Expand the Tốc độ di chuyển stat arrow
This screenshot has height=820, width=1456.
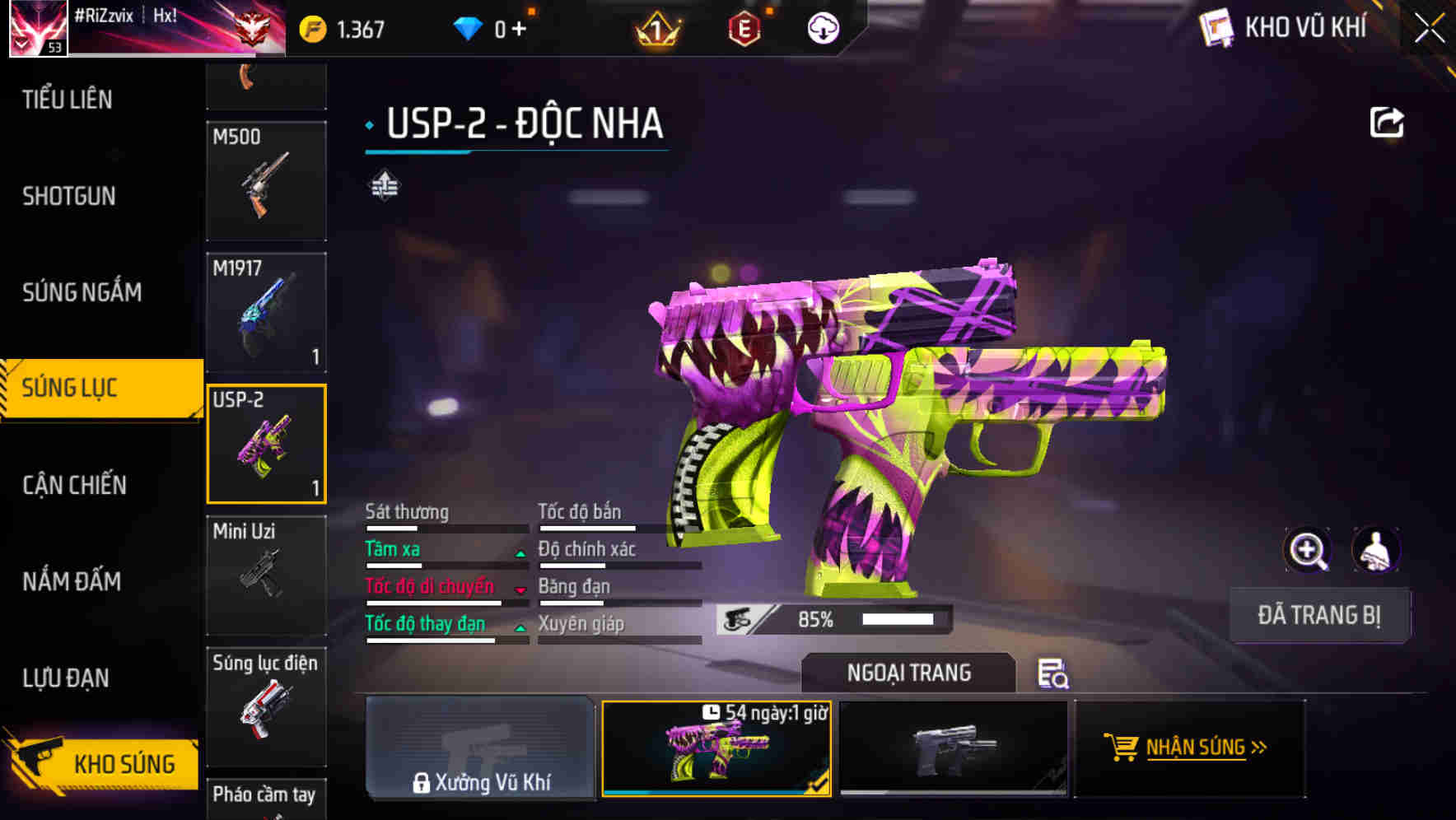coord(520,590)
